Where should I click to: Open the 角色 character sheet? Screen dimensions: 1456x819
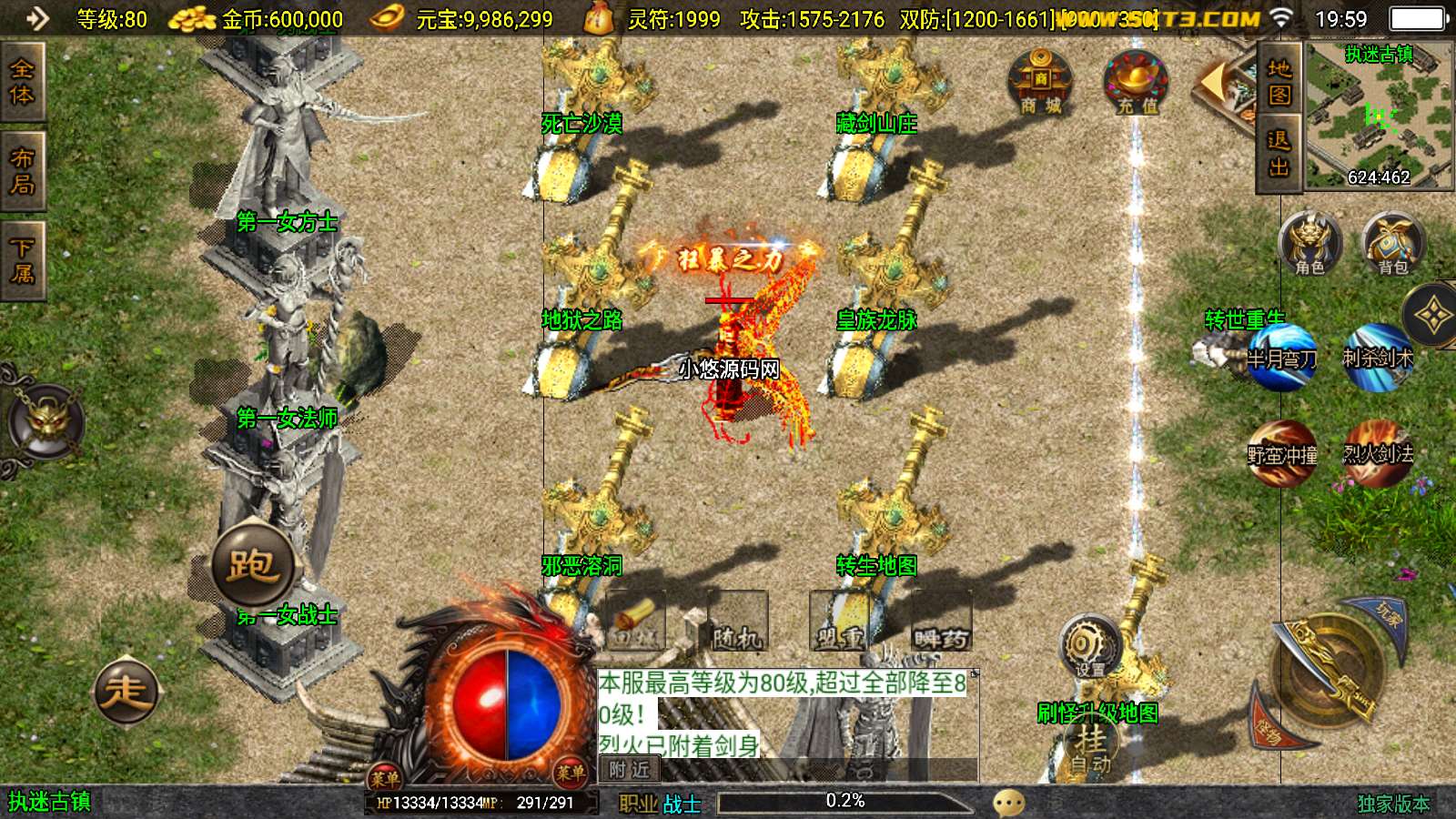point(1309,244)
